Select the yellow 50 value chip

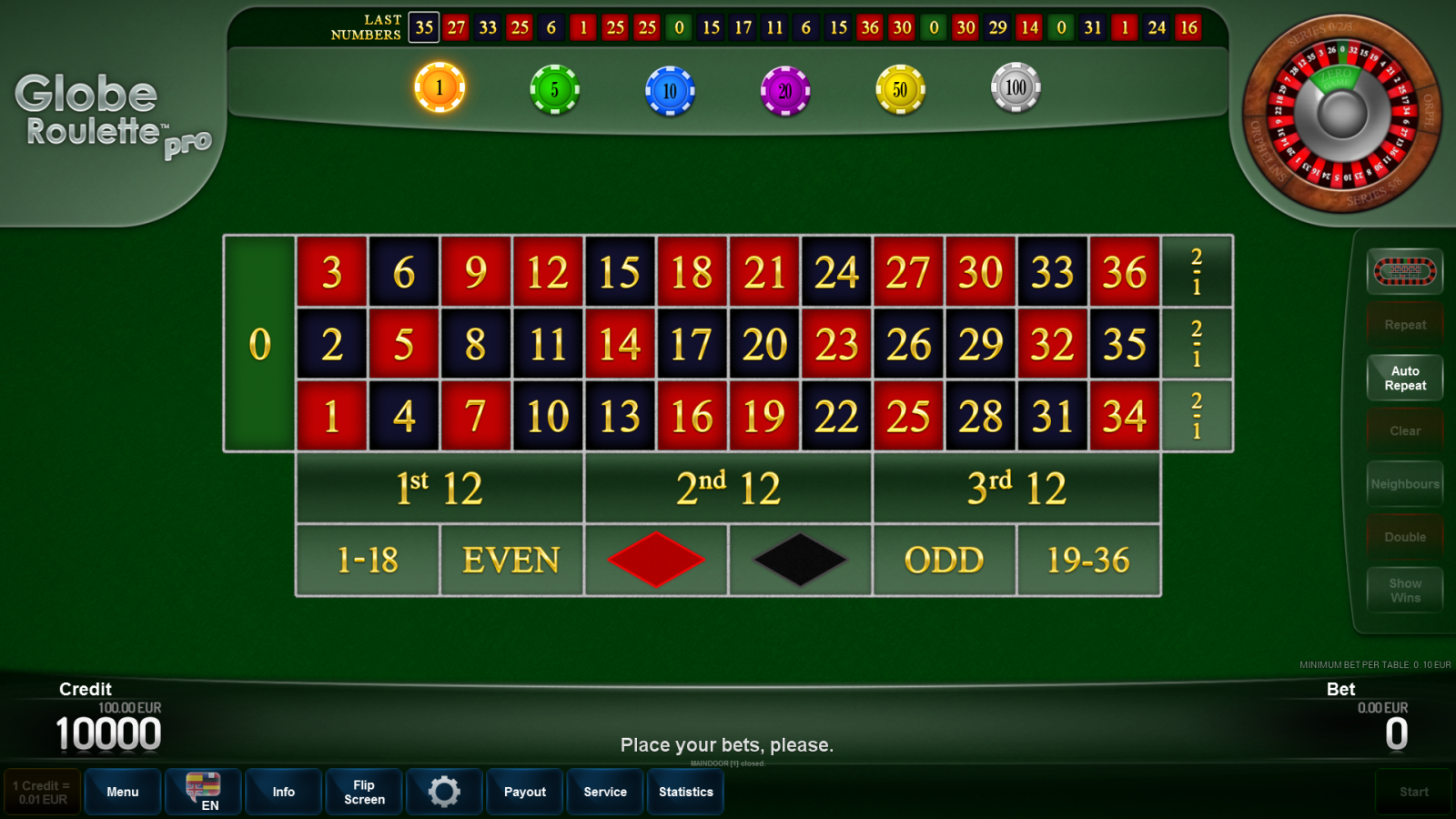click(900, 88)
